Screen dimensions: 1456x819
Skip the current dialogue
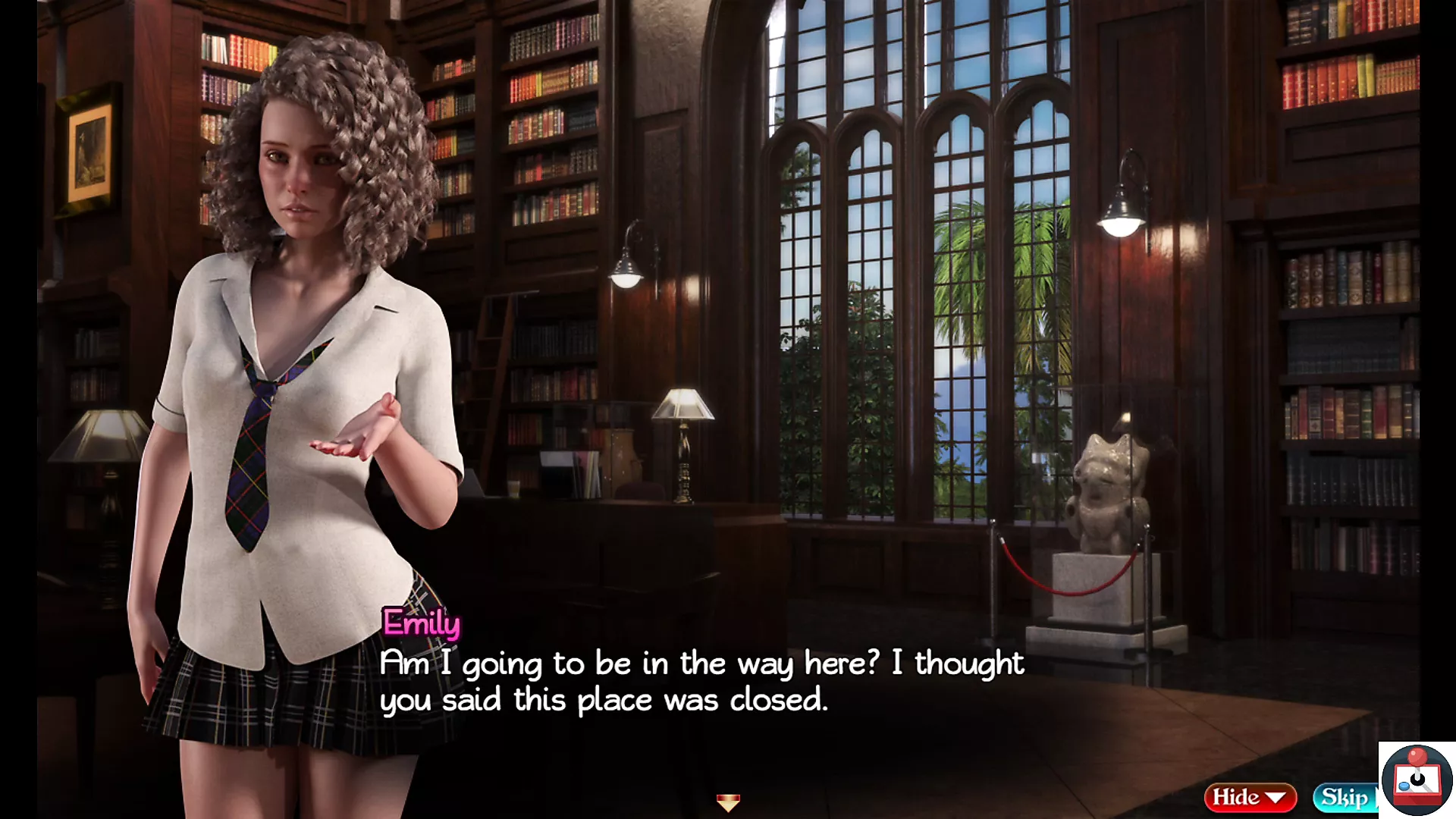point(1345,797)
